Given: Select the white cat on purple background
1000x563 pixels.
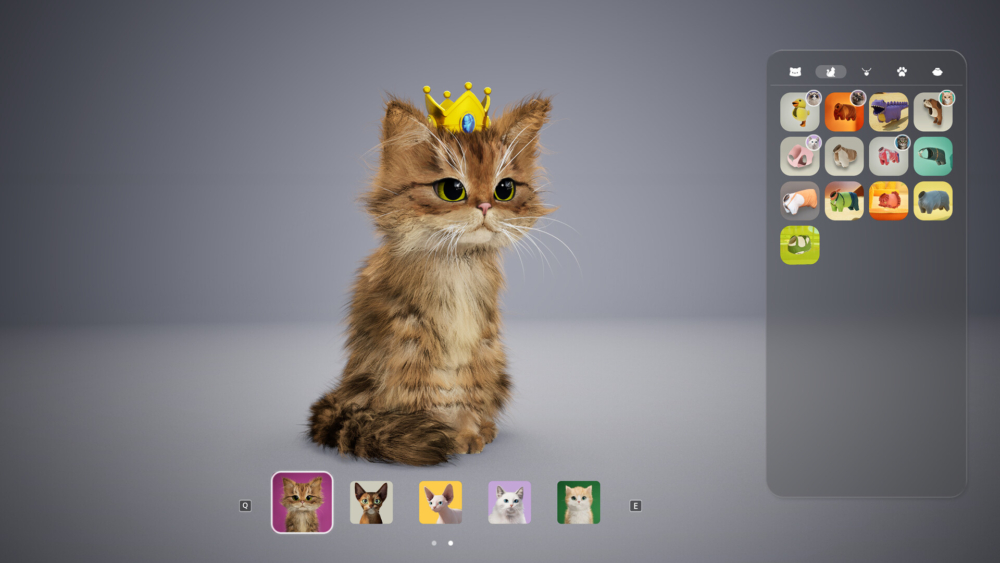Looking at the screenshot, I should (509, 502).
